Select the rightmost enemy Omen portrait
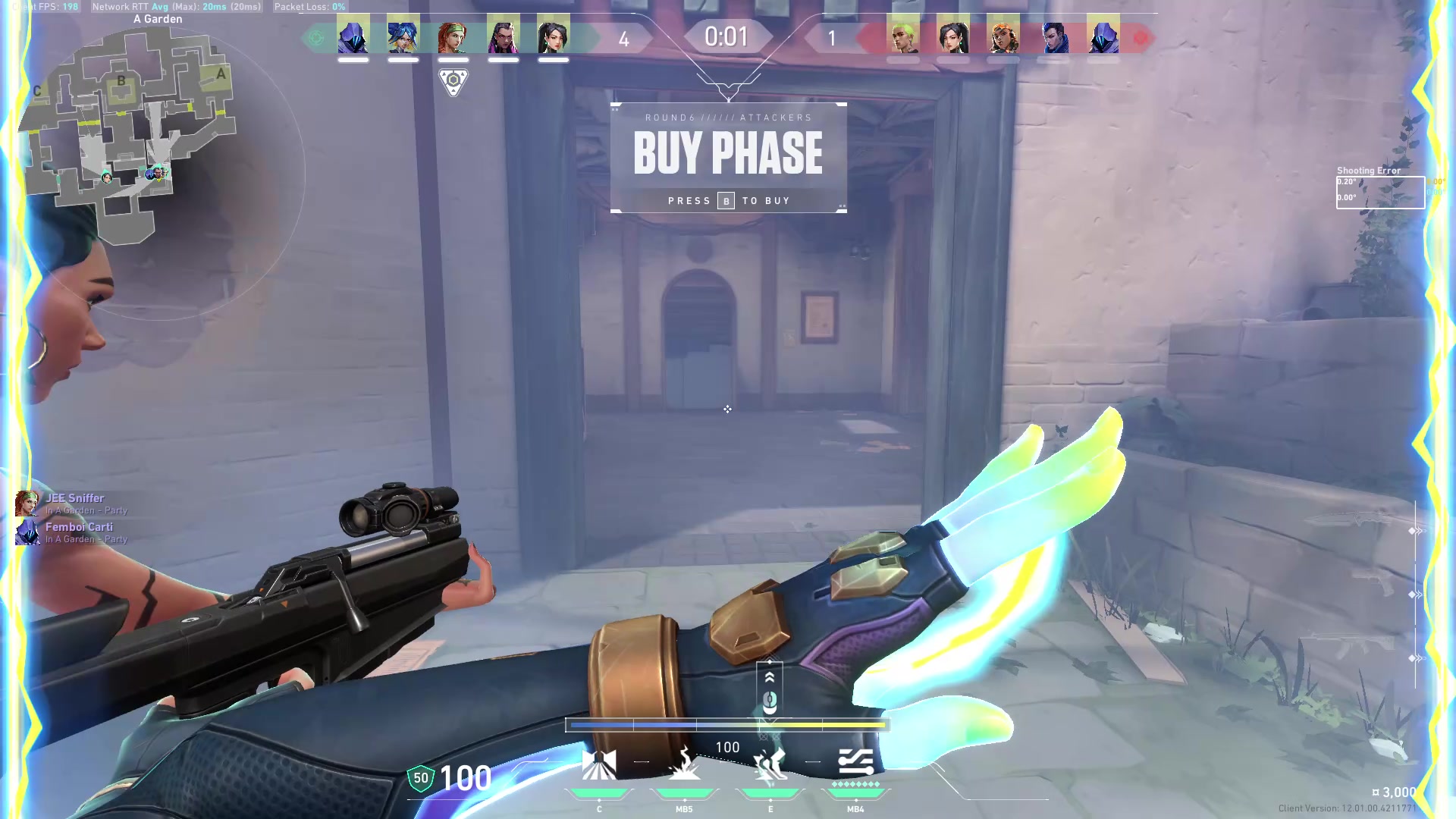The image size is (1456, 819). [1103, 36]
